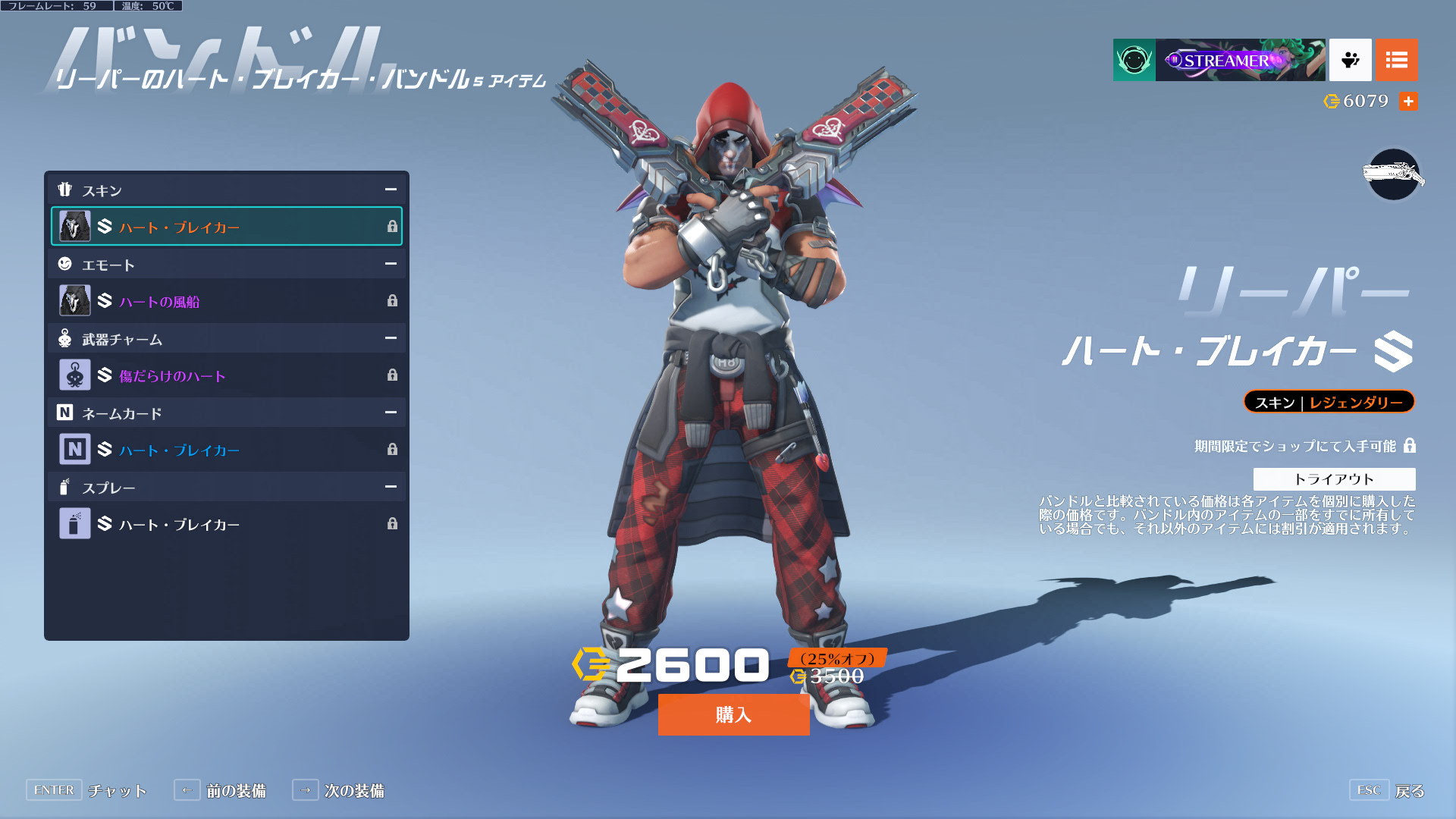Start the トライアウト skin trial
Image resolution: width=1456 pixels, height=819 pixels.
1334,479
